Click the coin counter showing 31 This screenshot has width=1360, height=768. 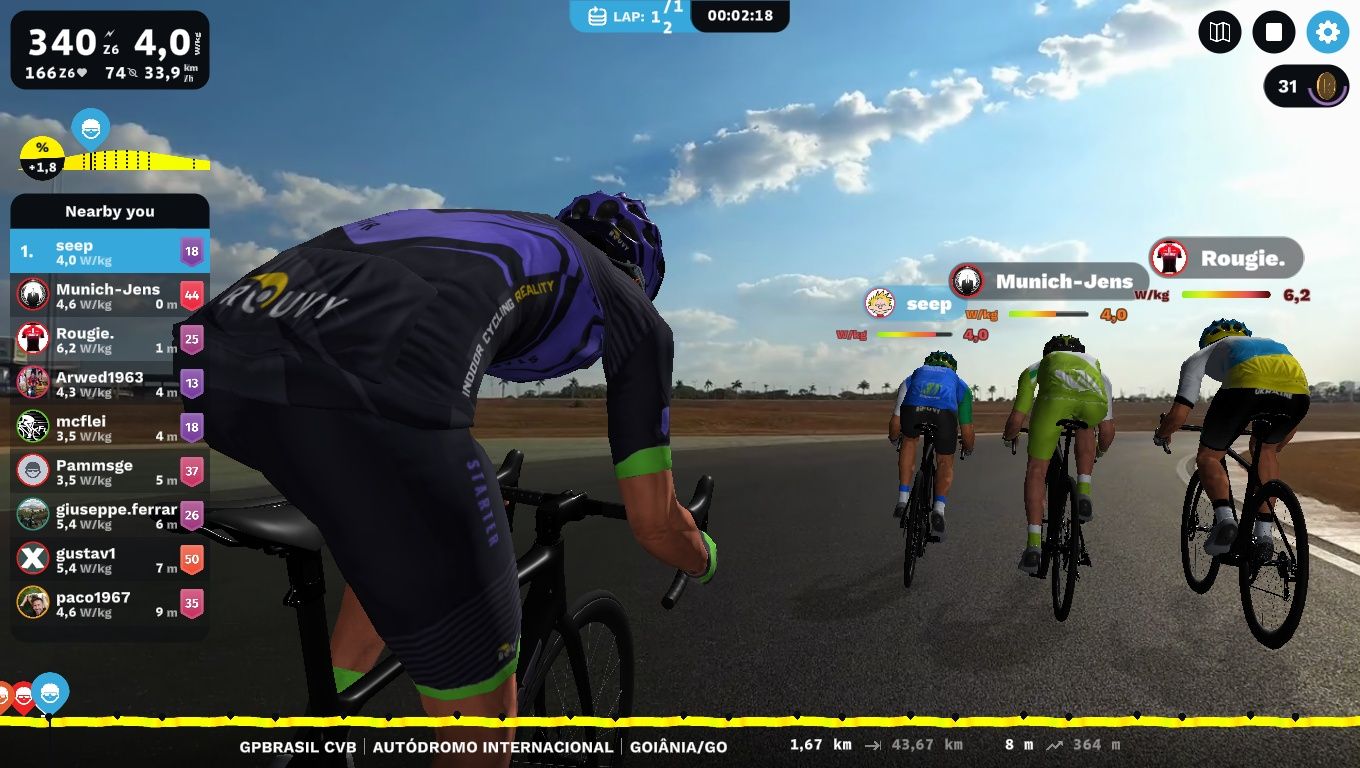coord(1304,87)
